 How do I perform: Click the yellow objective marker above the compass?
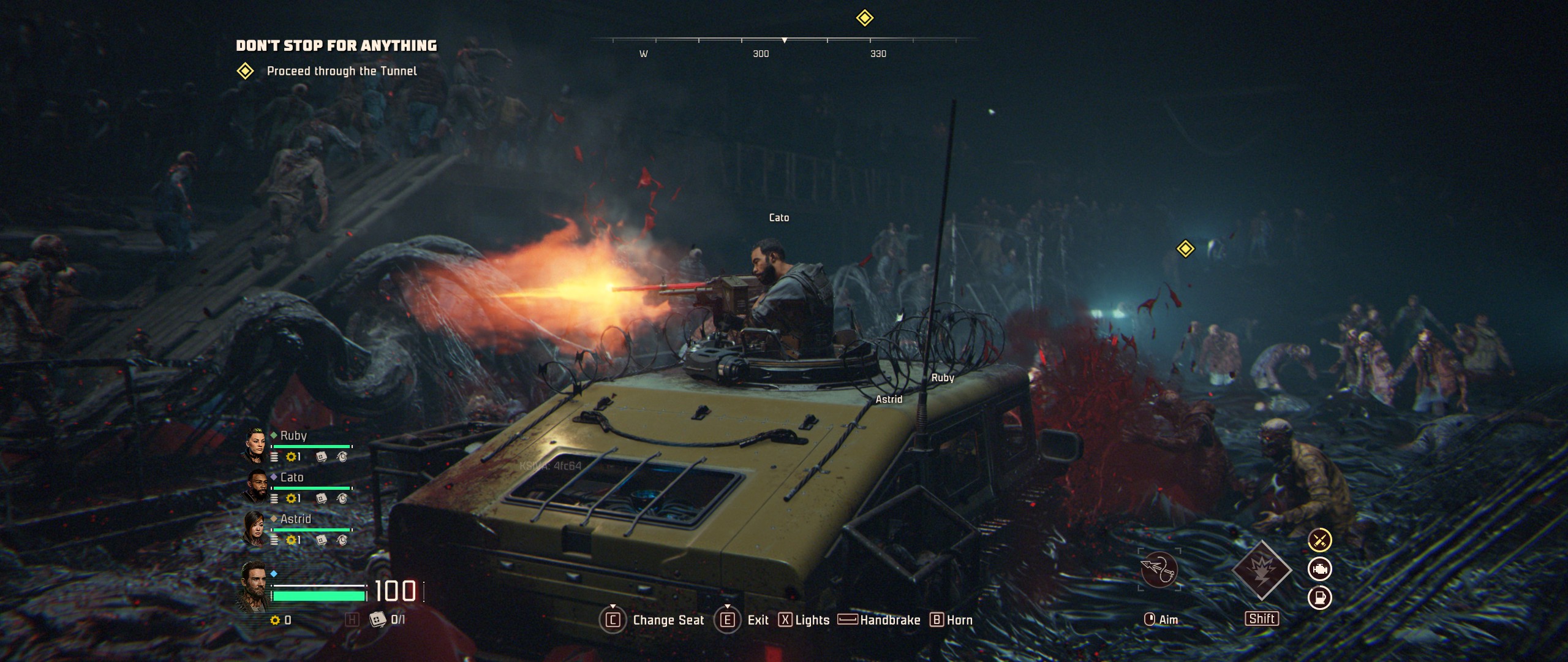tap(864, 18)
